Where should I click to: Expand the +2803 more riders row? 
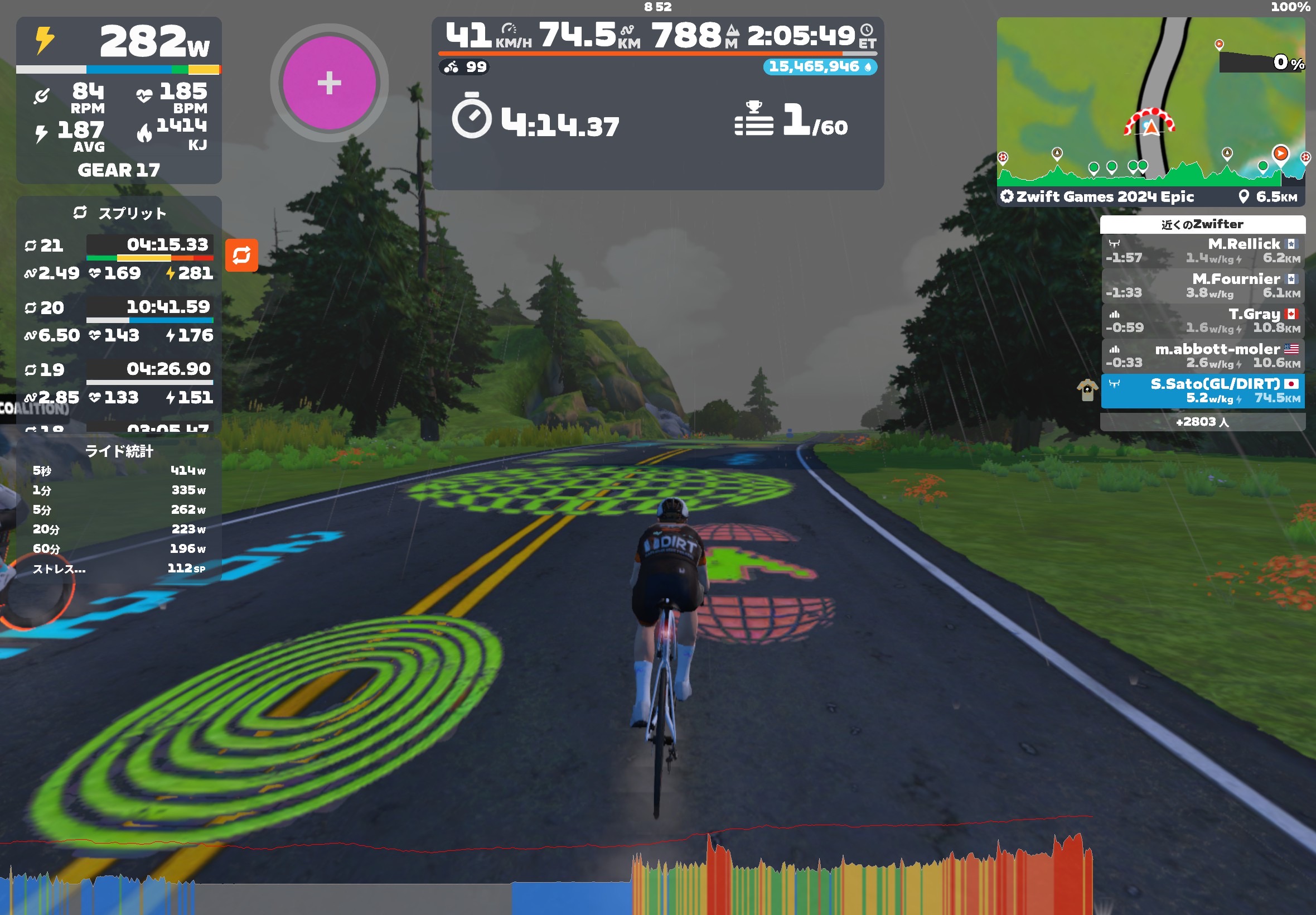1202,422
